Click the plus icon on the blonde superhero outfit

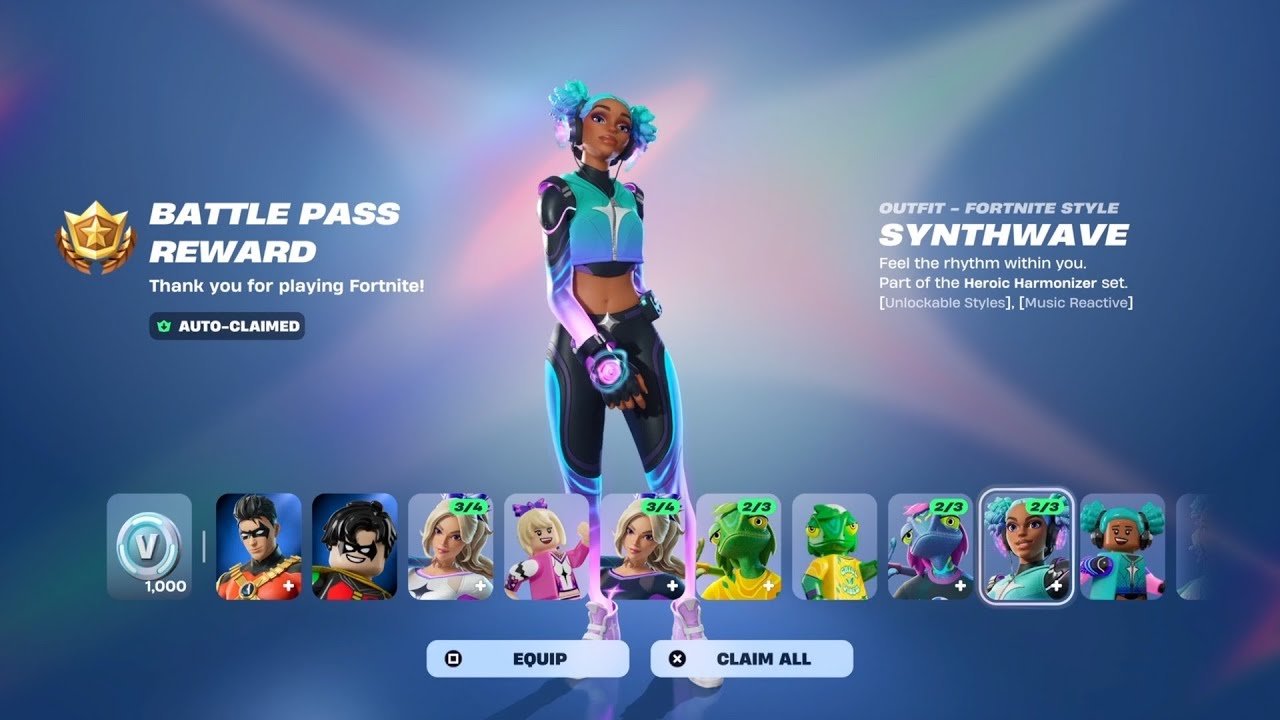479,584
